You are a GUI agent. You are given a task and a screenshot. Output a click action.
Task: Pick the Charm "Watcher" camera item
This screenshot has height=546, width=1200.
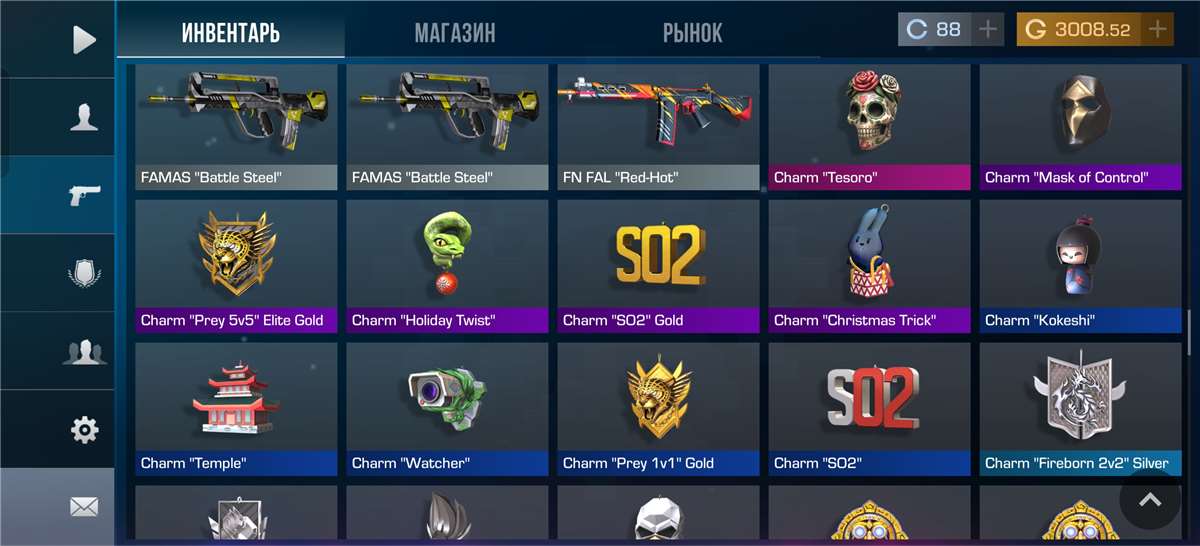447,409
